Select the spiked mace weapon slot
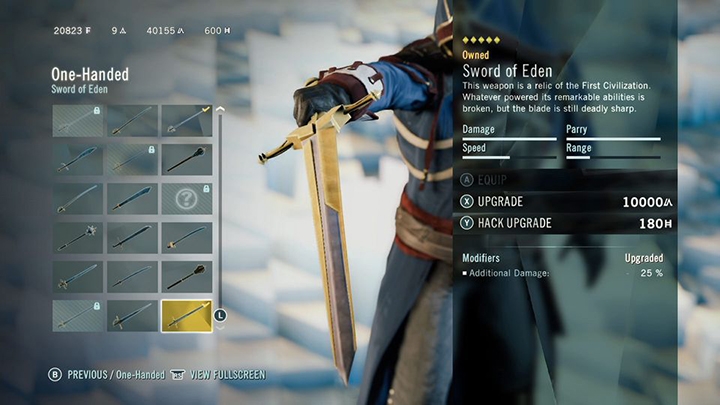 coord(78,238)
